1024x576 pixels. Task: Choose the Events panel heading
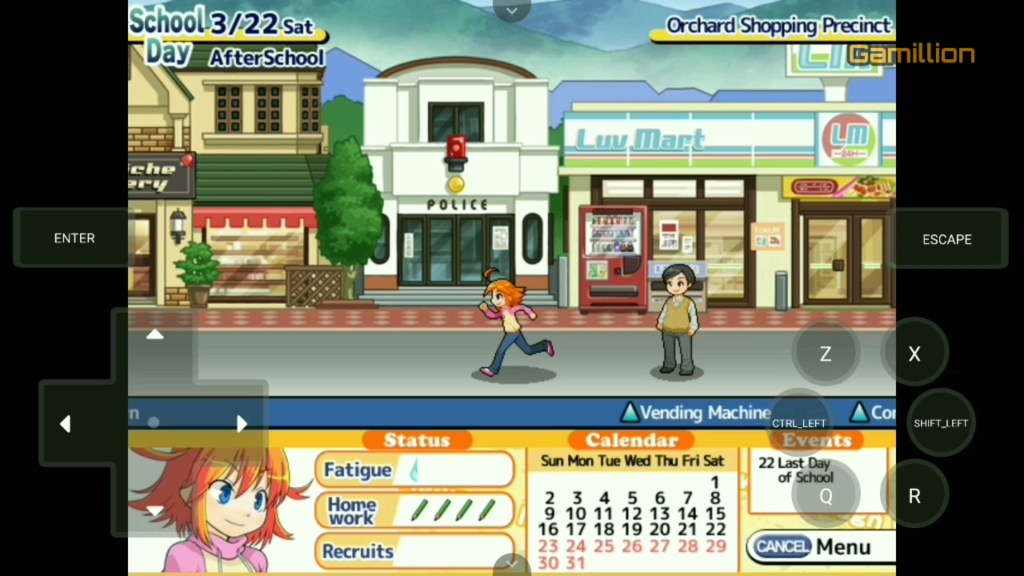click(817, 440)
